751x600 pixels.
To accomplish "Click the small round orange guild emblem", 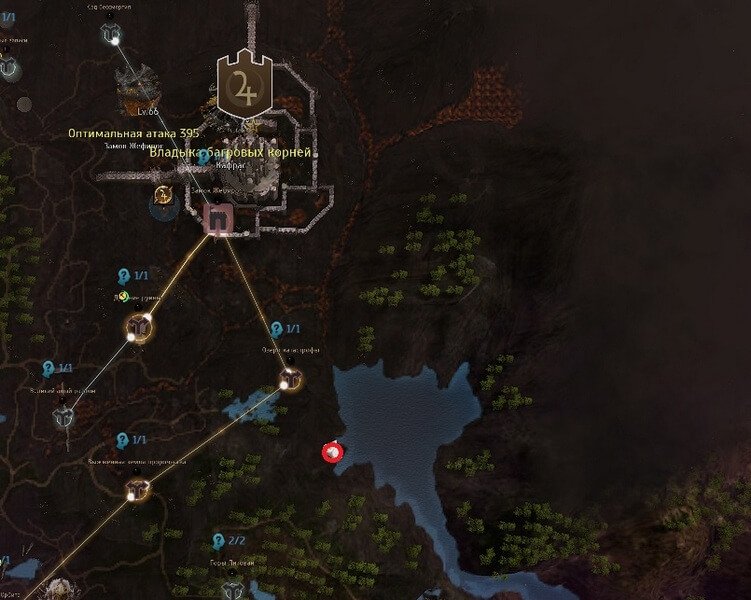I will 163,193.
